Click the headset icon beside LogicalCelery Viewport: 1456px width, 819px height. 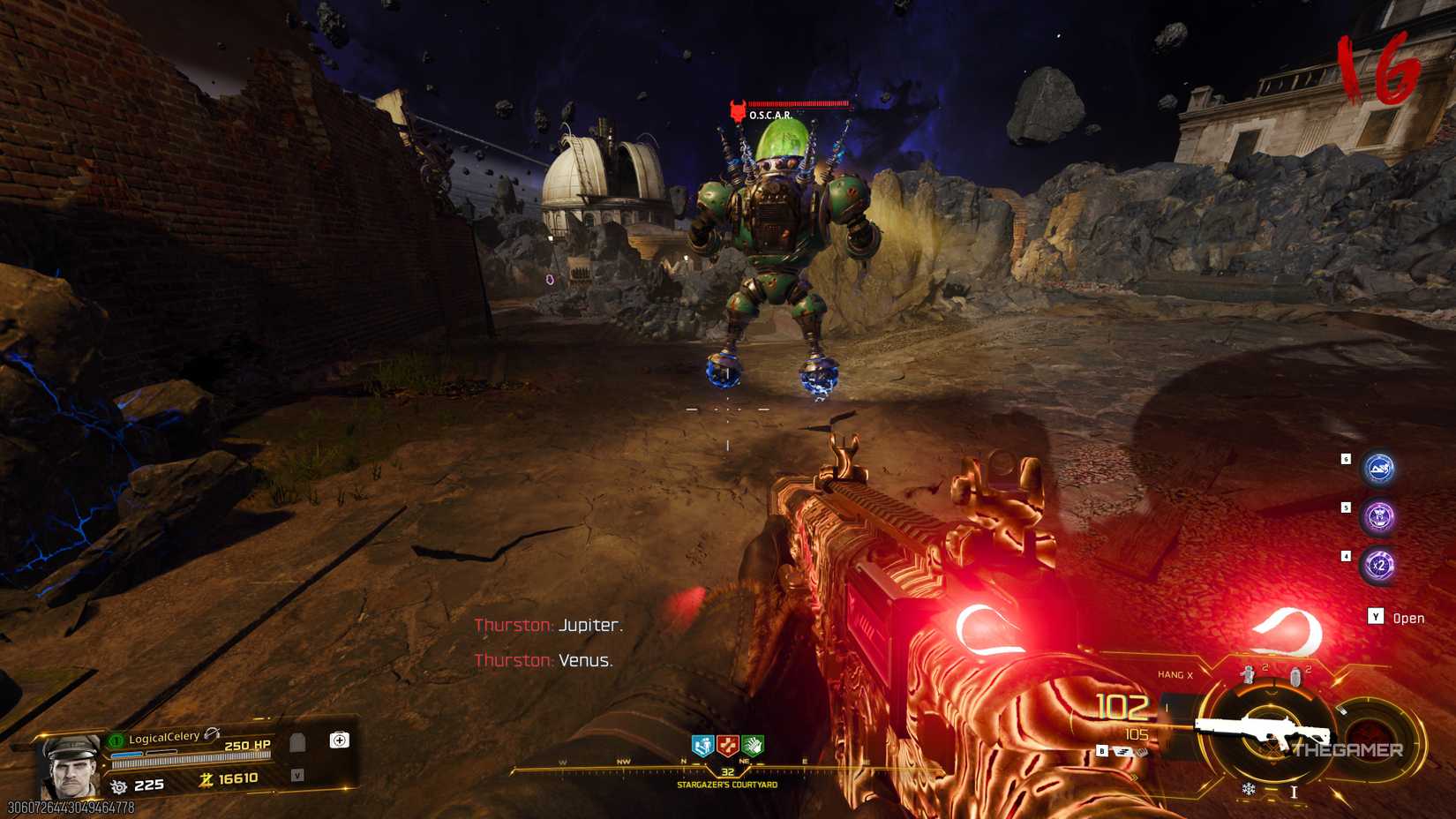pyautogui.click(x=214, y=735)
